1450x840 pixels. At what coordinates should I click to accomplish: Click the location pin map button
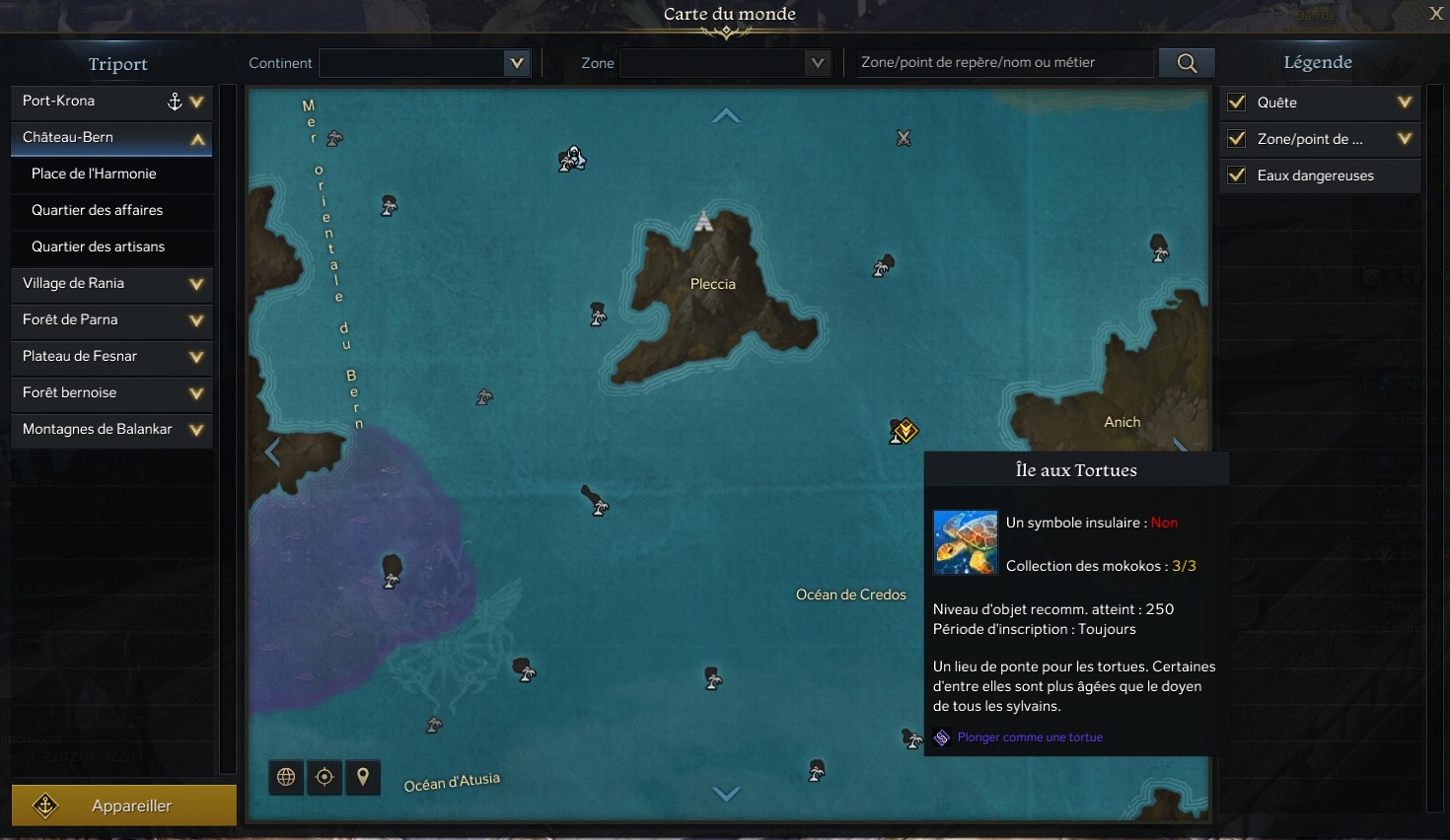363,777
